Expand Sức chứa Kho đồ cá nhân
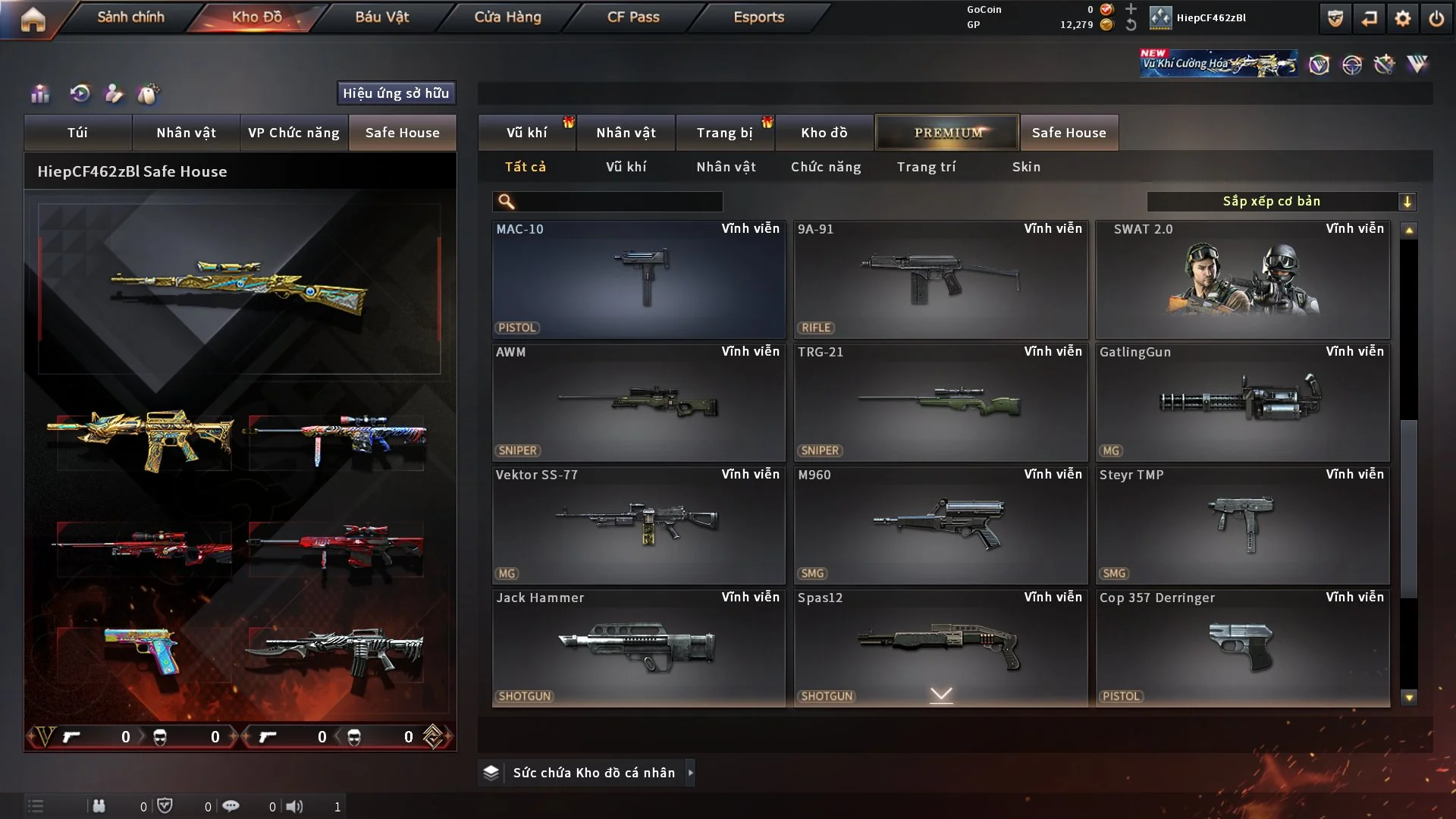Viewport: 1456px width, 819px height. [x=594, y=773]
